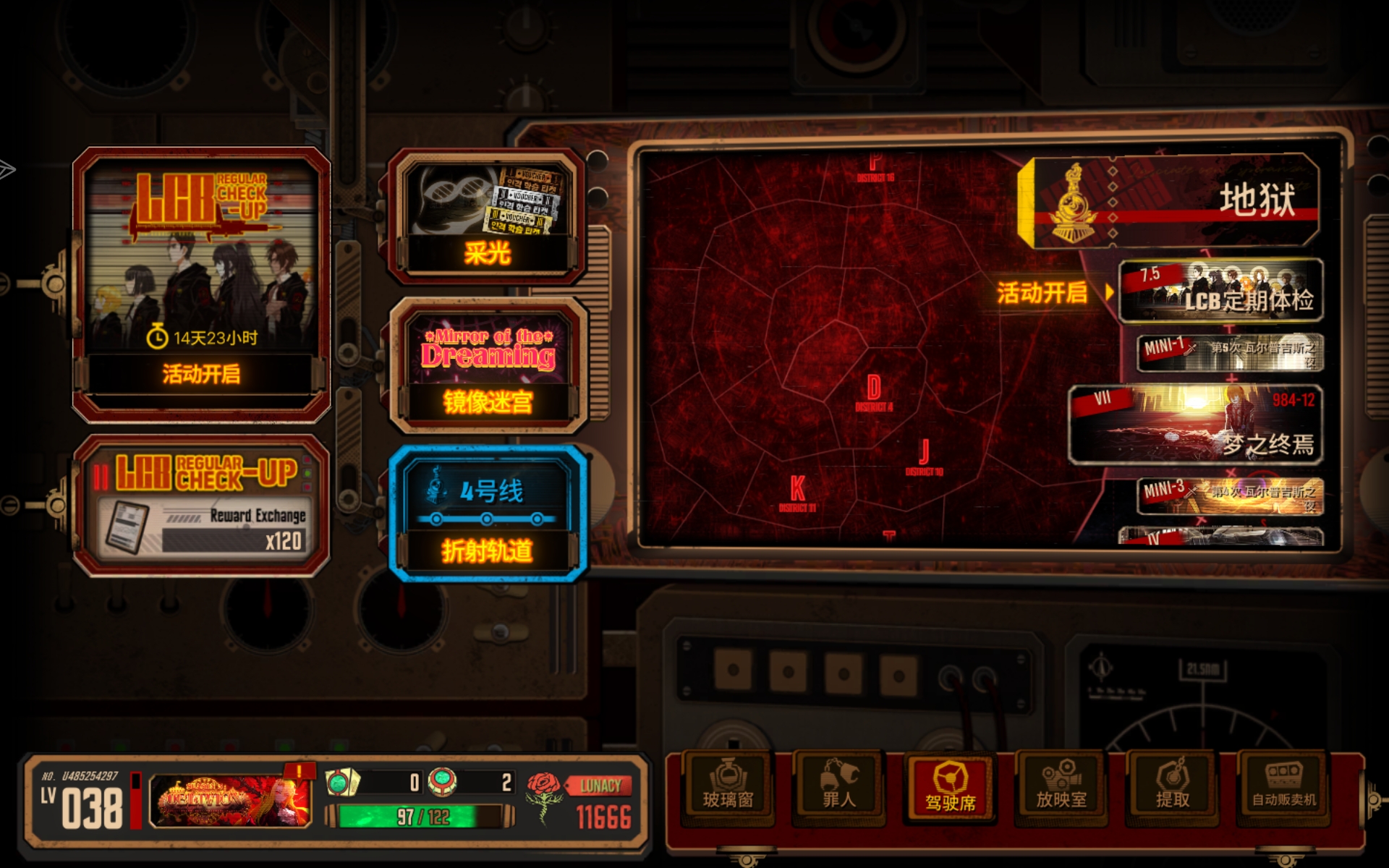The height and width of the screenshot is (868, 1389).
Task: Select the 4号线 折射轨道 Refraction Railway
Action: click(488, 515)
